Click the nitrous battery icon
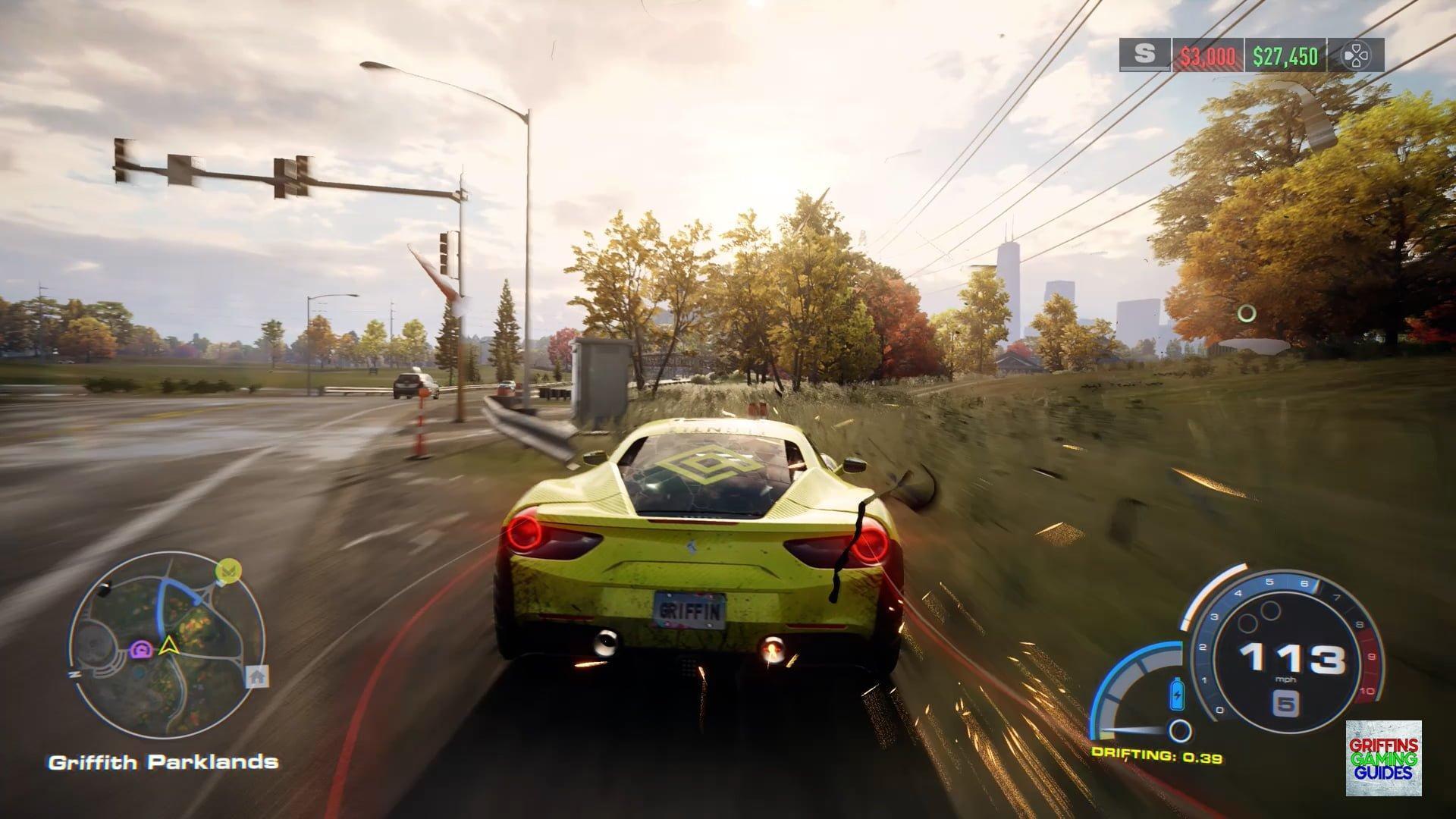1456x819 pixels. tap(1177, 692)
